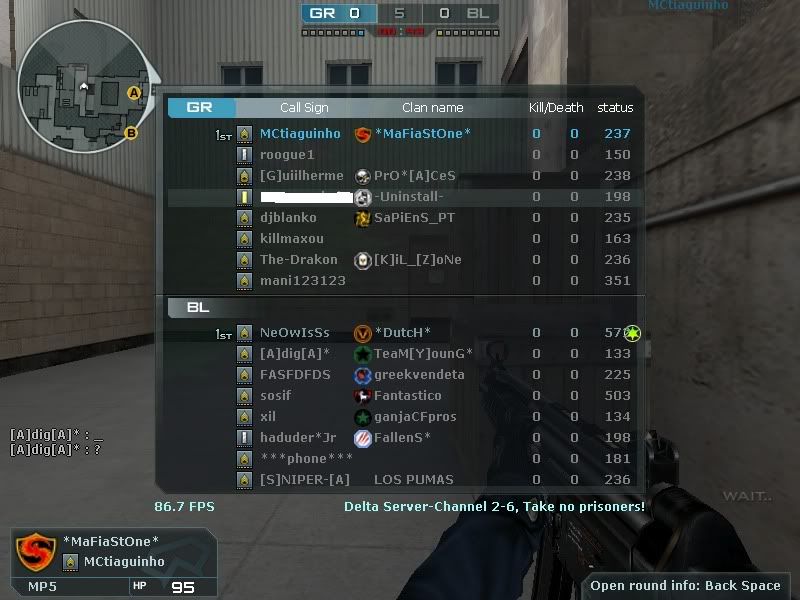Click the Kill/Death column header
Viewport: 800px width, 600px height.
click(556, 108)
